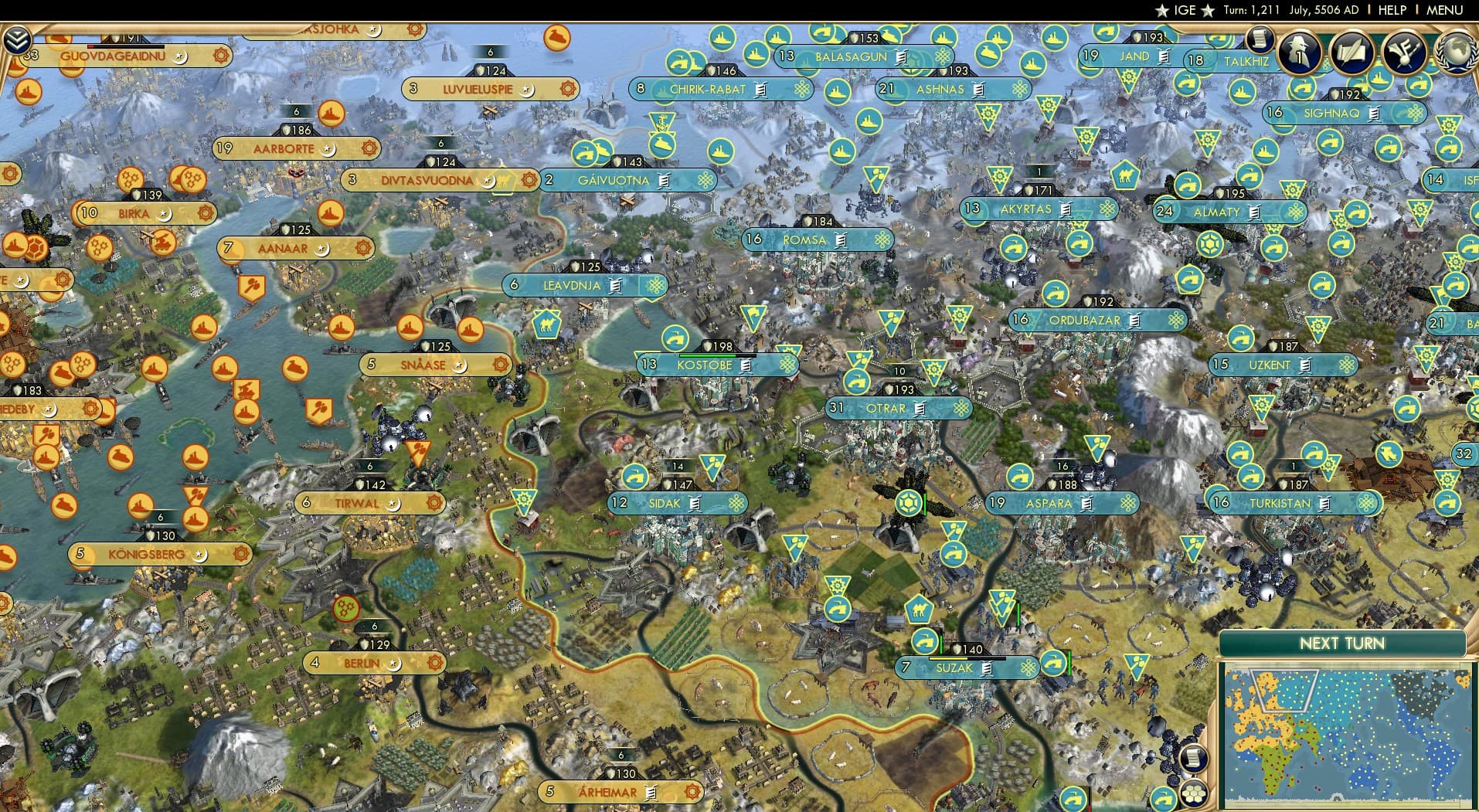Screen dimensions: 1479x812
Task: Click the religion icon on Otrar's city banner
Action: [960, 407]
